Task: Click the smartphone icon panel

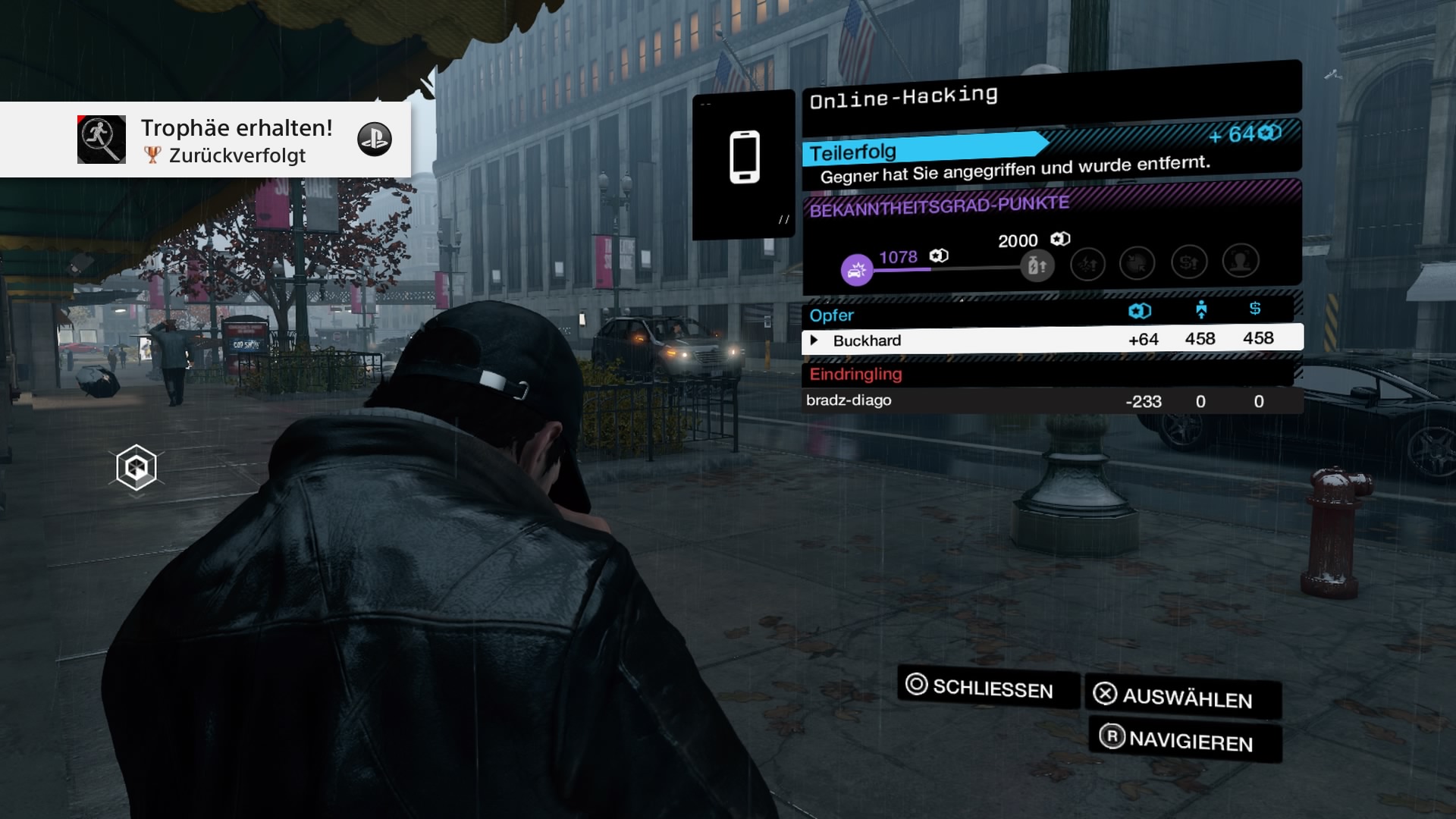Action: tap(744, 162)
